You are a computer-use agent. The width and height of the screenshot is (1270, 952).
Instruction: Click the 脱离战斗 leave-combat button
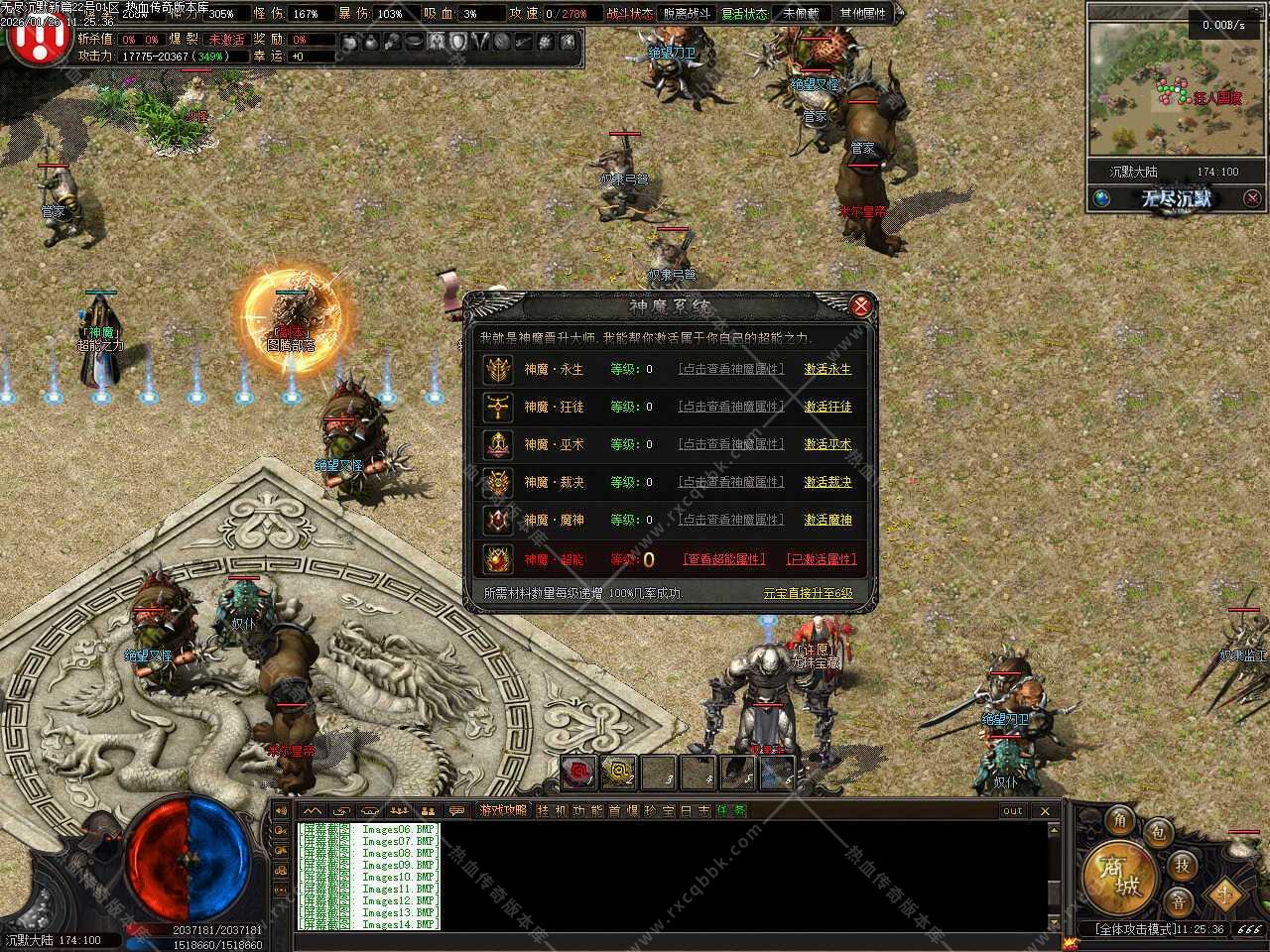[687, 14]
